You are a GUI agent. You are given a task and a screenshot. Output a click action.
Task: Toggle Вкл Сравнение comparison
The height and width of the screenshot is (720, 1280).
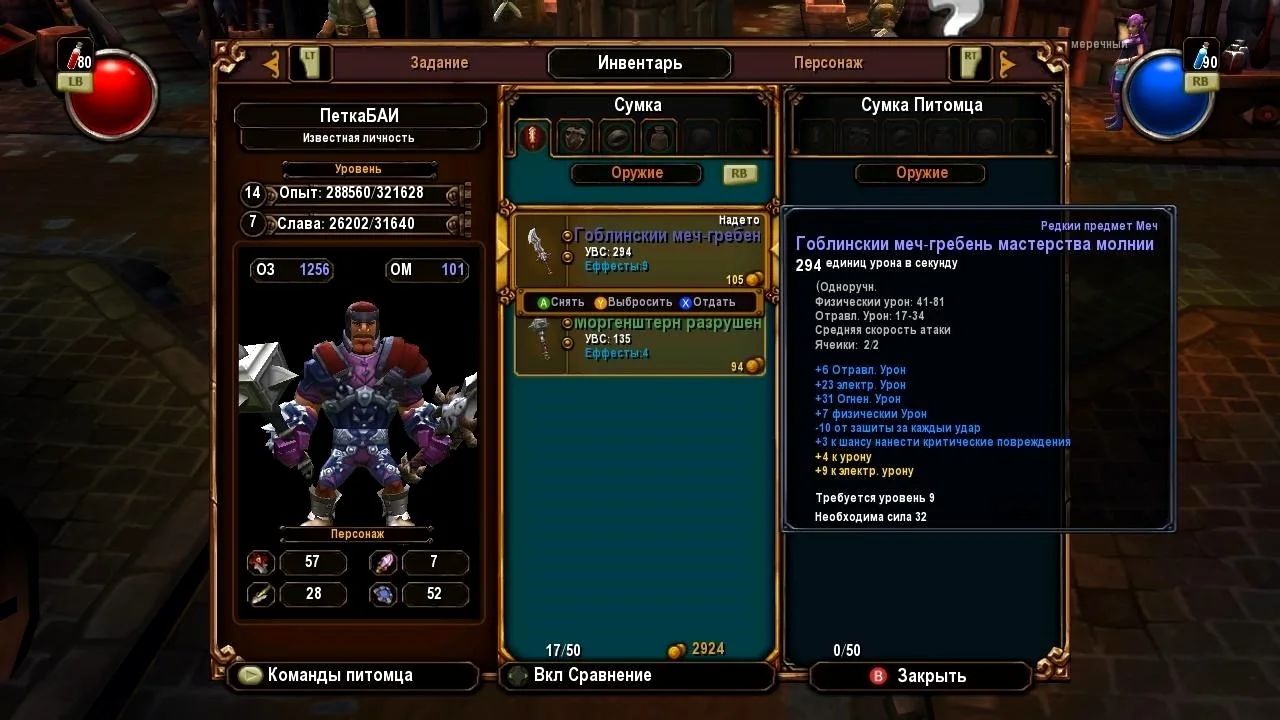pos(592,675)
